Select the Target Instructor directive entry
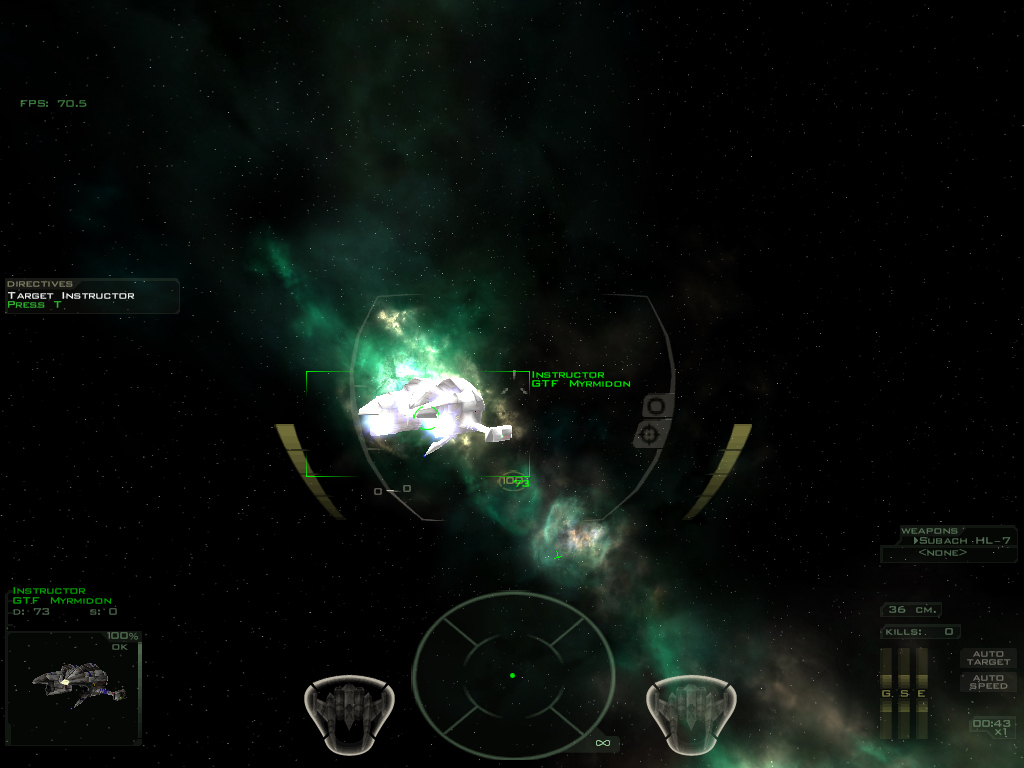Image resolution: width=1024 pixels, height=768 pixels. pyautogui.click(x=71, y=296)
